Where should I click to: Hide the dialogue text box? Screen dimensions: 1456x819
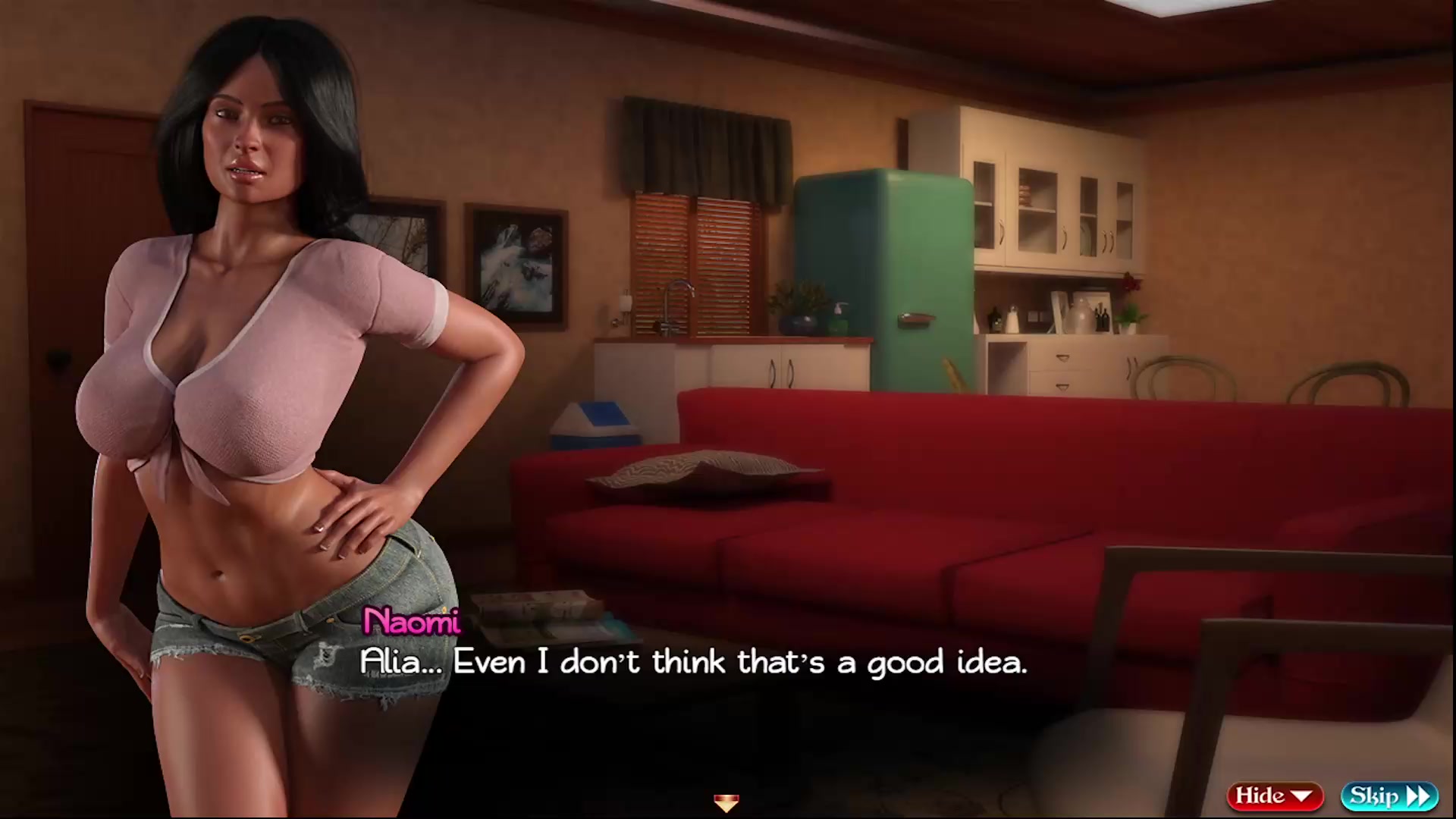tap(1274, 795)
